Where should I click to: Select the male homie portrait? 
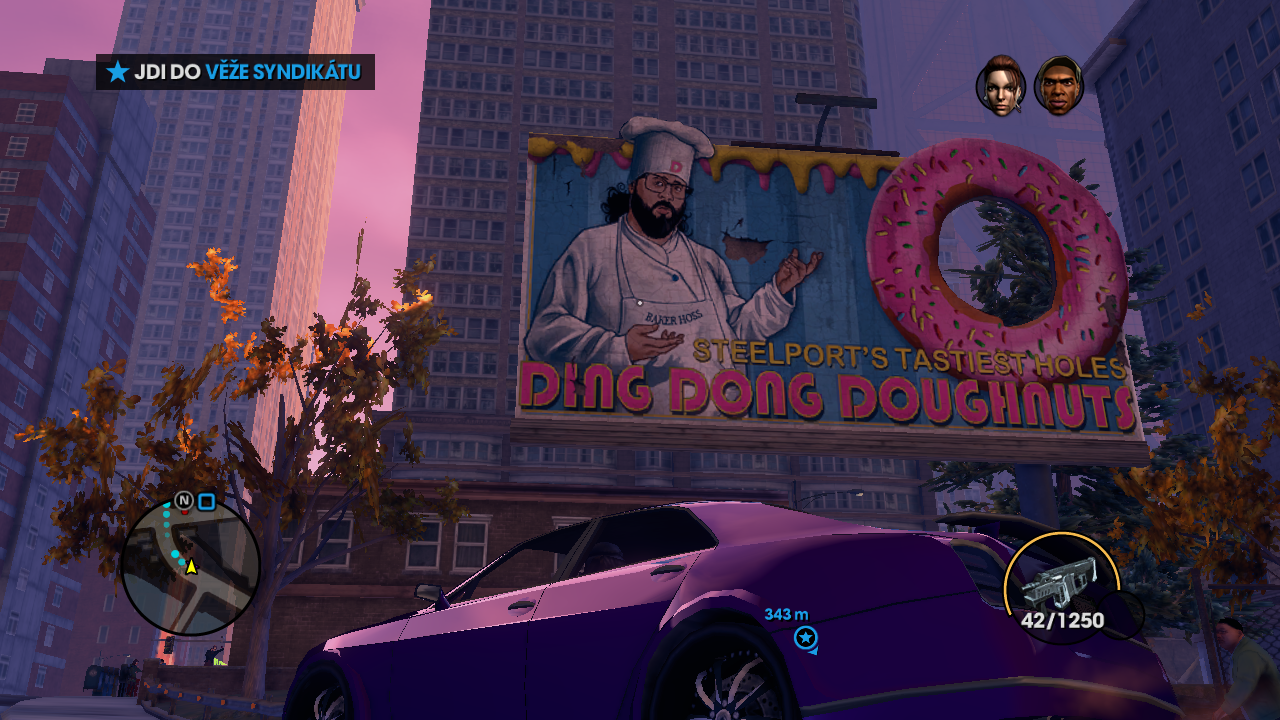(x=1059, y=86)
